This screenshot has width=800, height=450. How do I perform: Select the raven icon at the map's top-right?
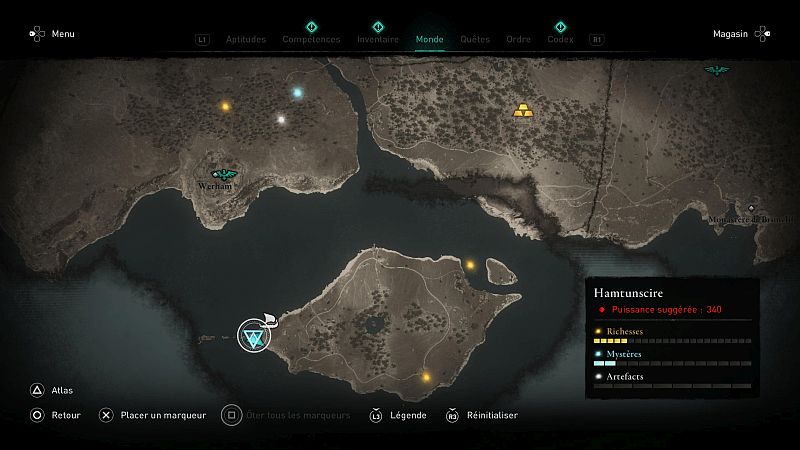click(716, 70)
